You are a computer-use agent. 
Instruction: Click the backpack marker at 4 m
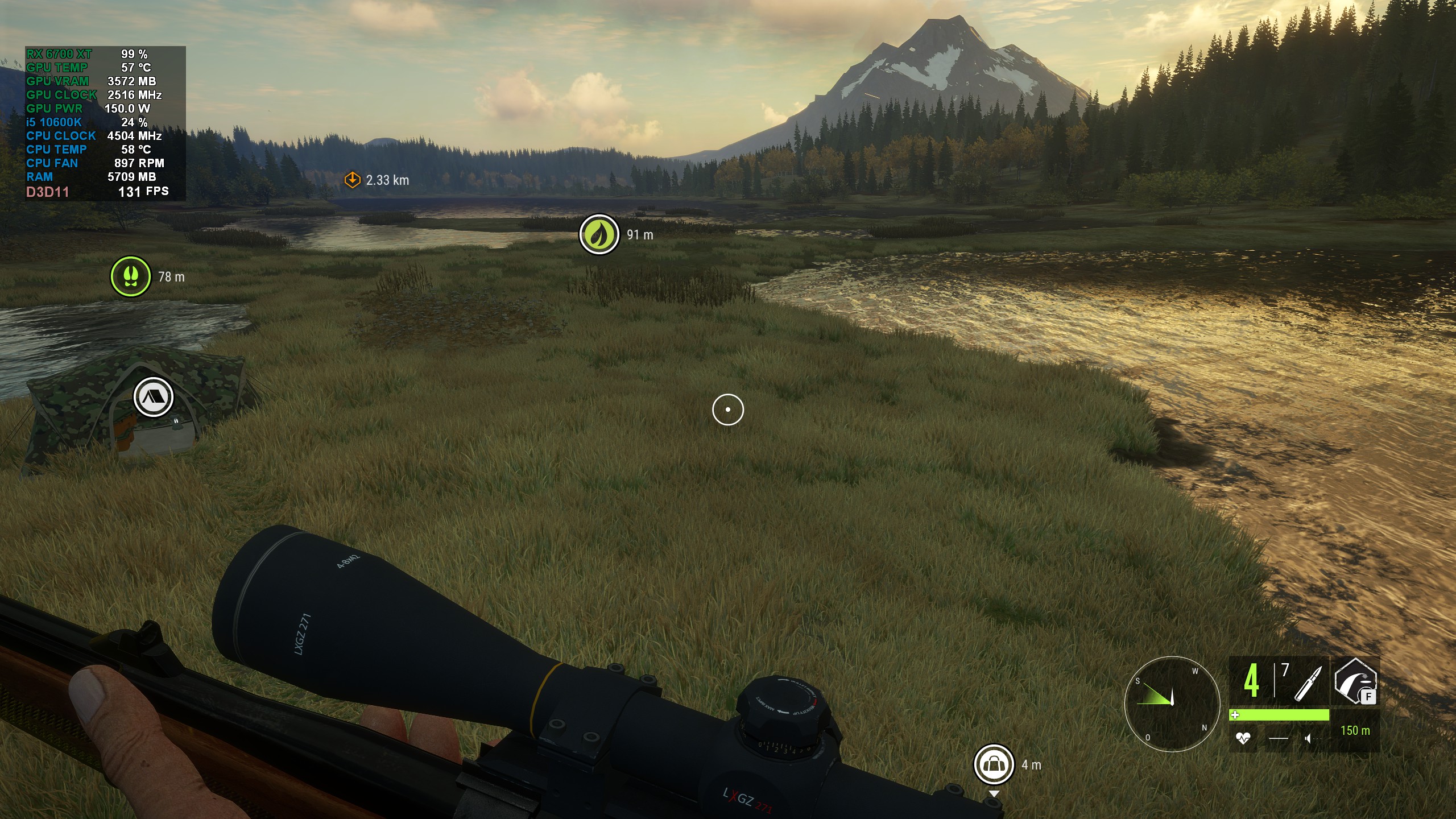coord(994,764)
